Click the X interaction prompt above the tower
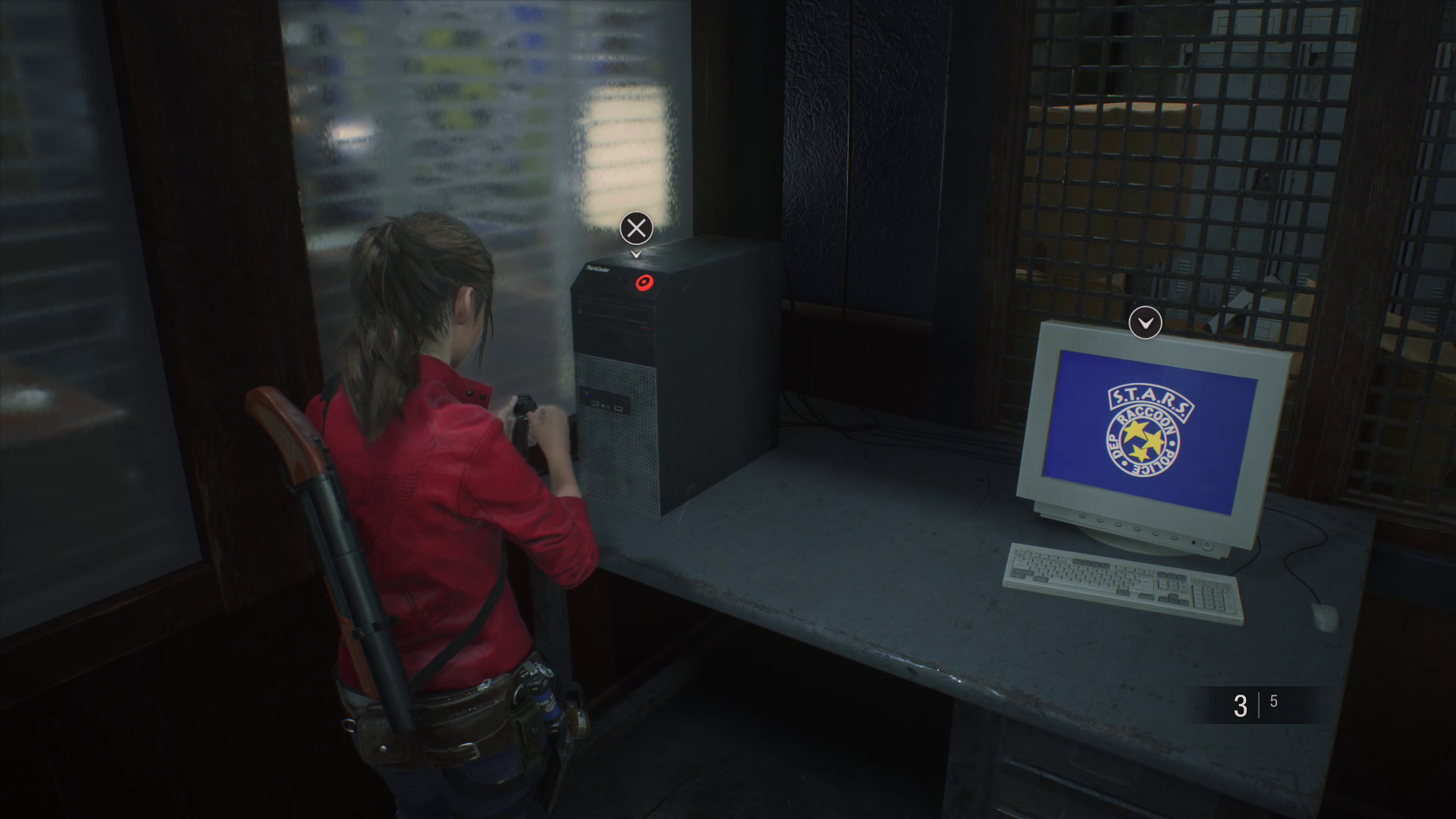This screenshot has width=1456, height=819. [x=635, y=227]
